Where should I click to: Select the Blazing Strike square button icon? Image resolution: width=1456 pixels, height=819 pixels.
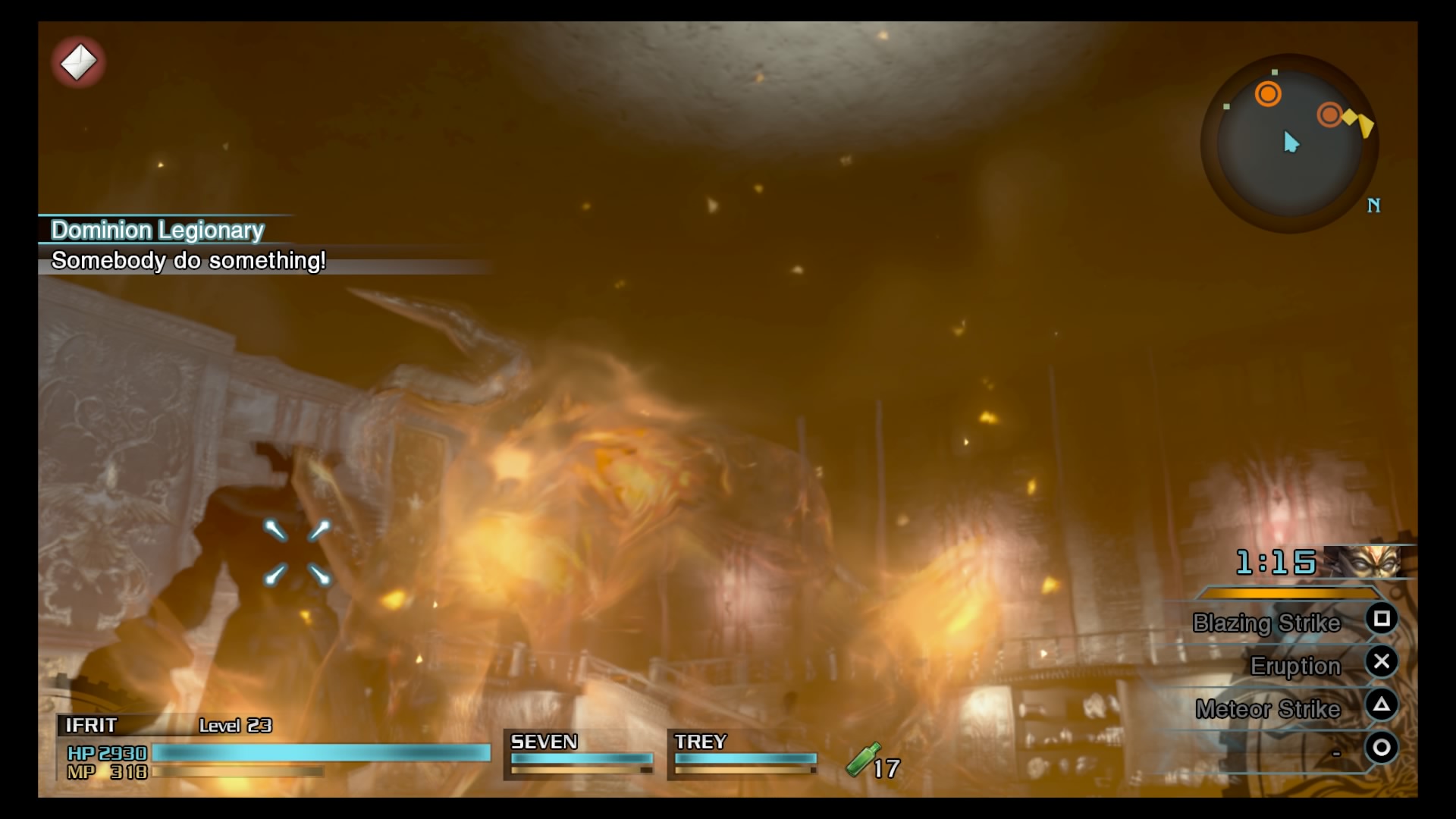[x=1382, y=620]
